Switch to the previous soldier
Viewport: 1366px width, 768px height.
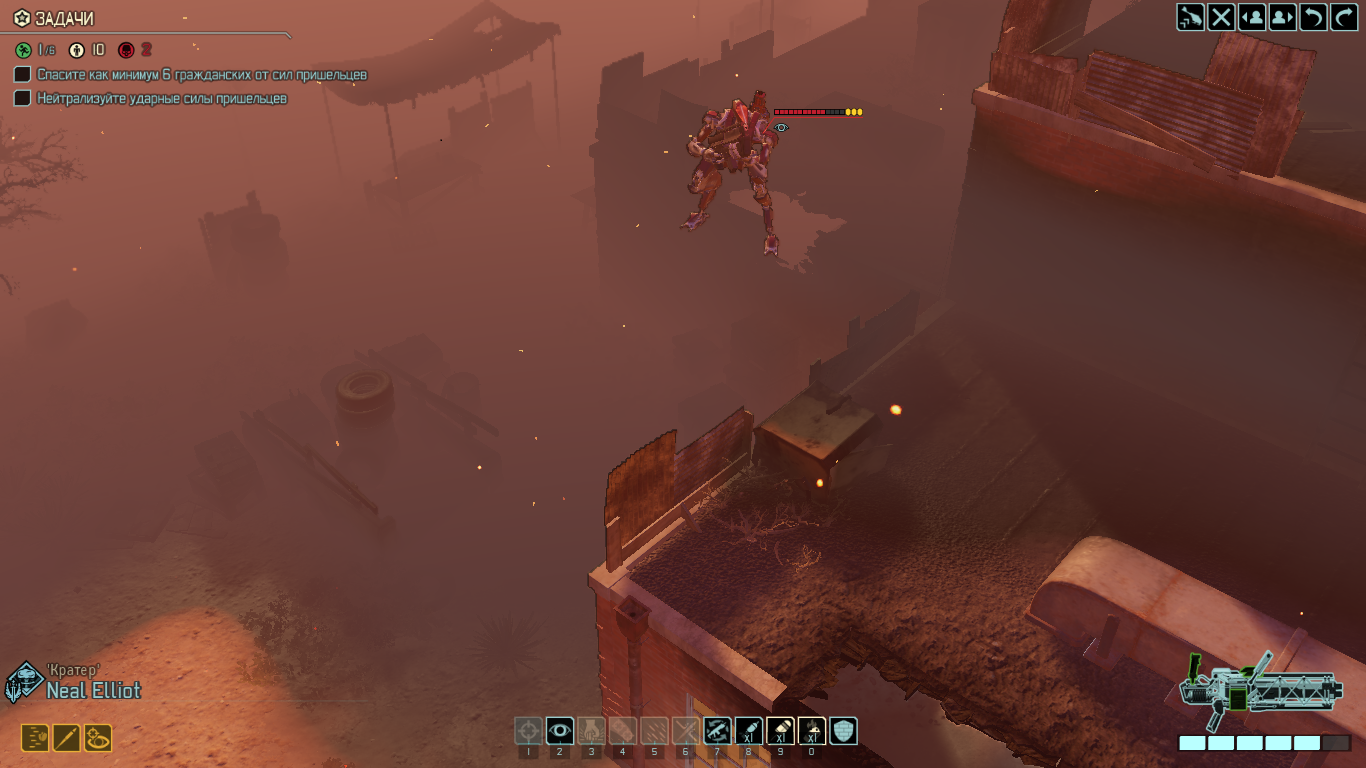pyautogui.click(x=1252, y=17)
